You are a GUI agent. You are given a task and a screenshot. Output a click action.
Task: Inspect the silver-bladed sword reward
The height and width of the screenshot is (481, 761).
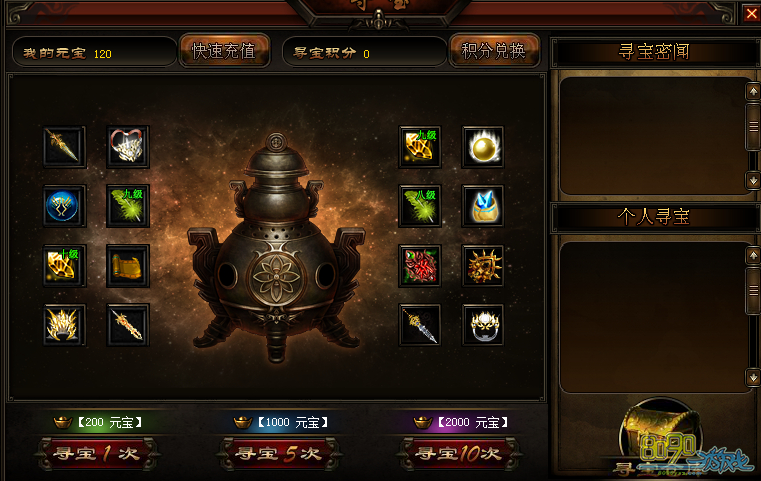(420, 324)
